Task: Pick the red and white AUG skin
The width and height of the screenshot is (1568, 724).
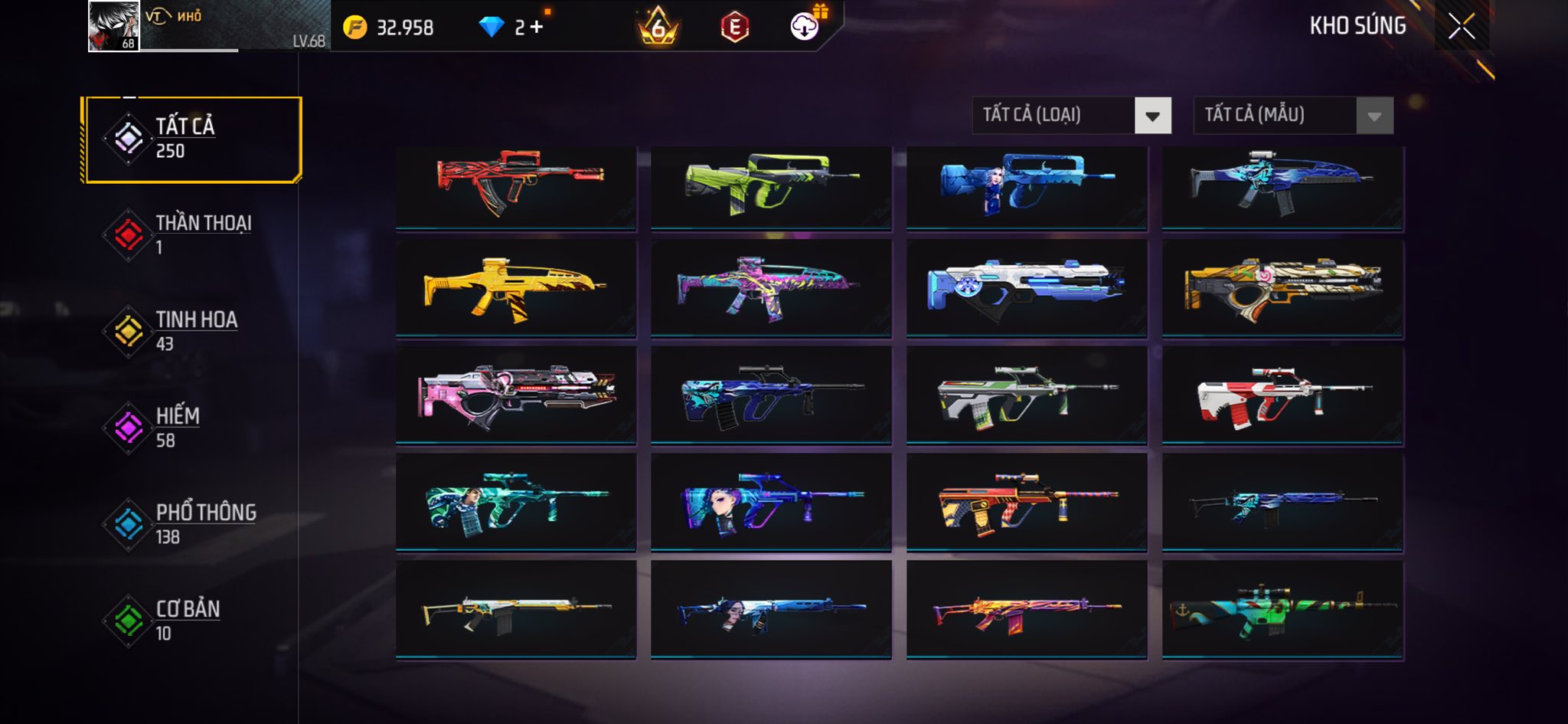Action: 1282,395
